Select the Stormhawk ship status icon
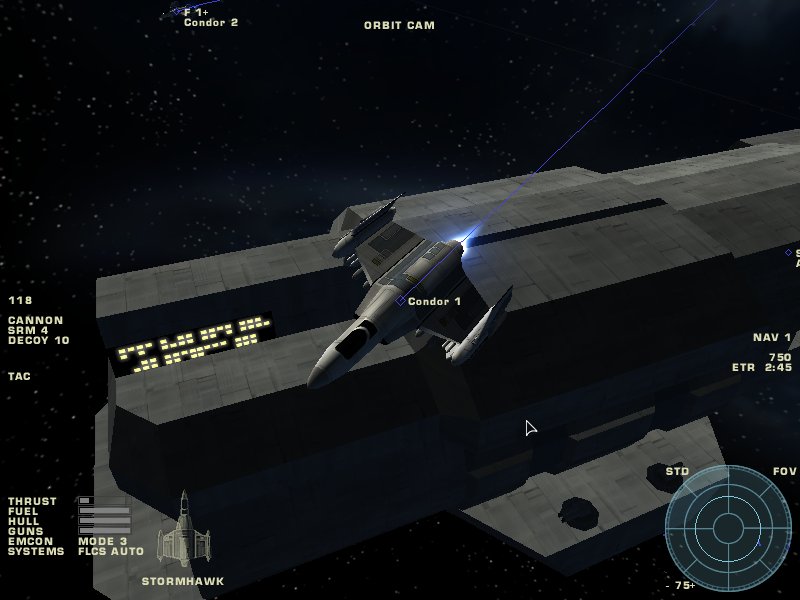The image size is (800, 600). (183, 529)
